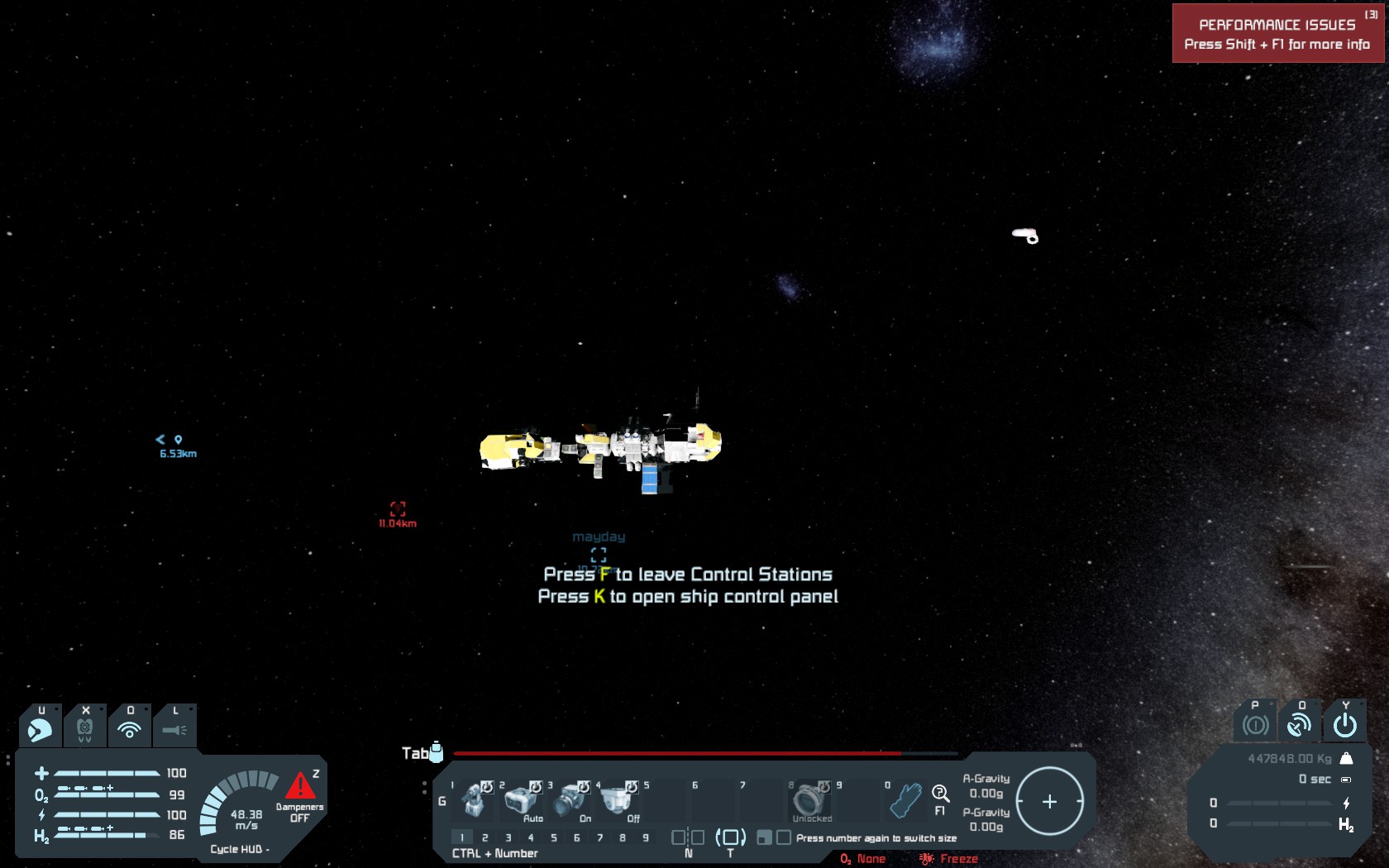
Task: Toggle the flashlight icon
Action: (174, 729)
